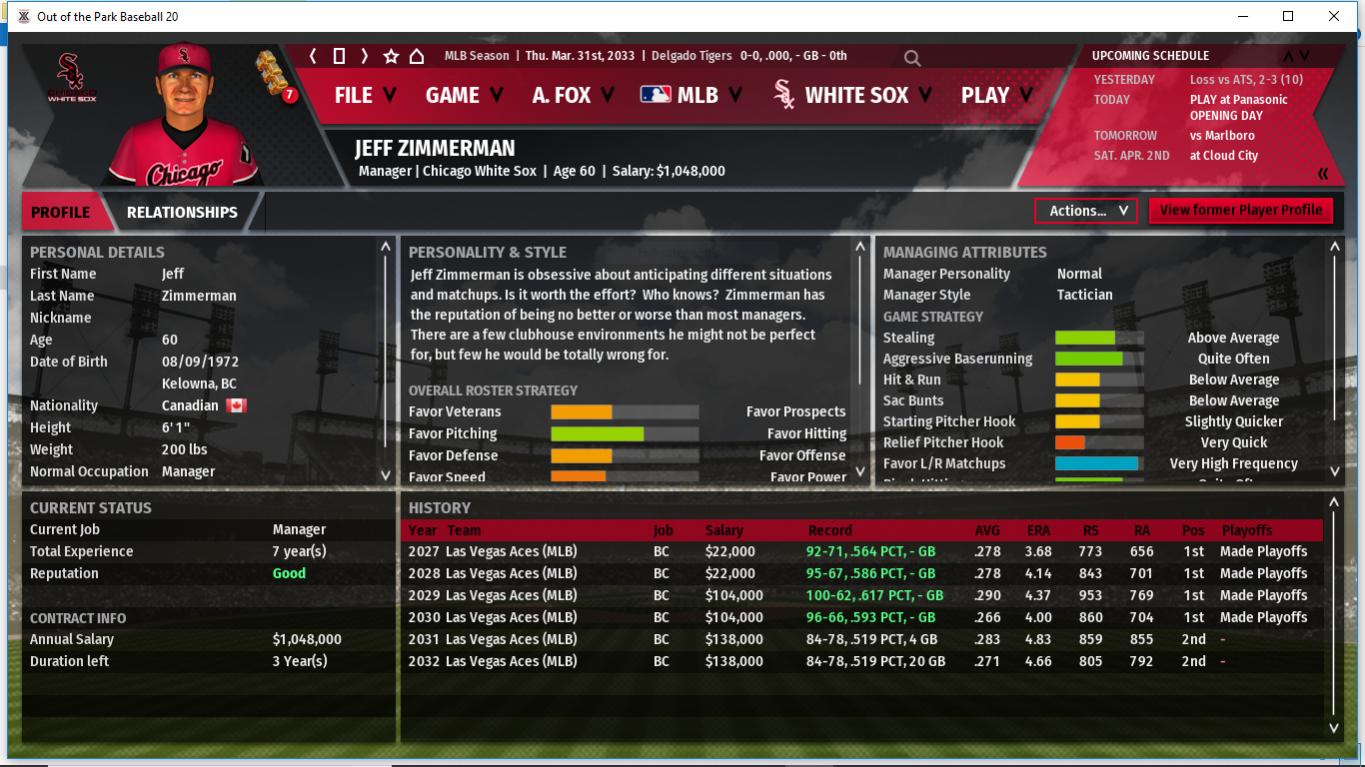The image size is (1365, 767).
Task: Open the FILE menu
Action: [364, 95]
